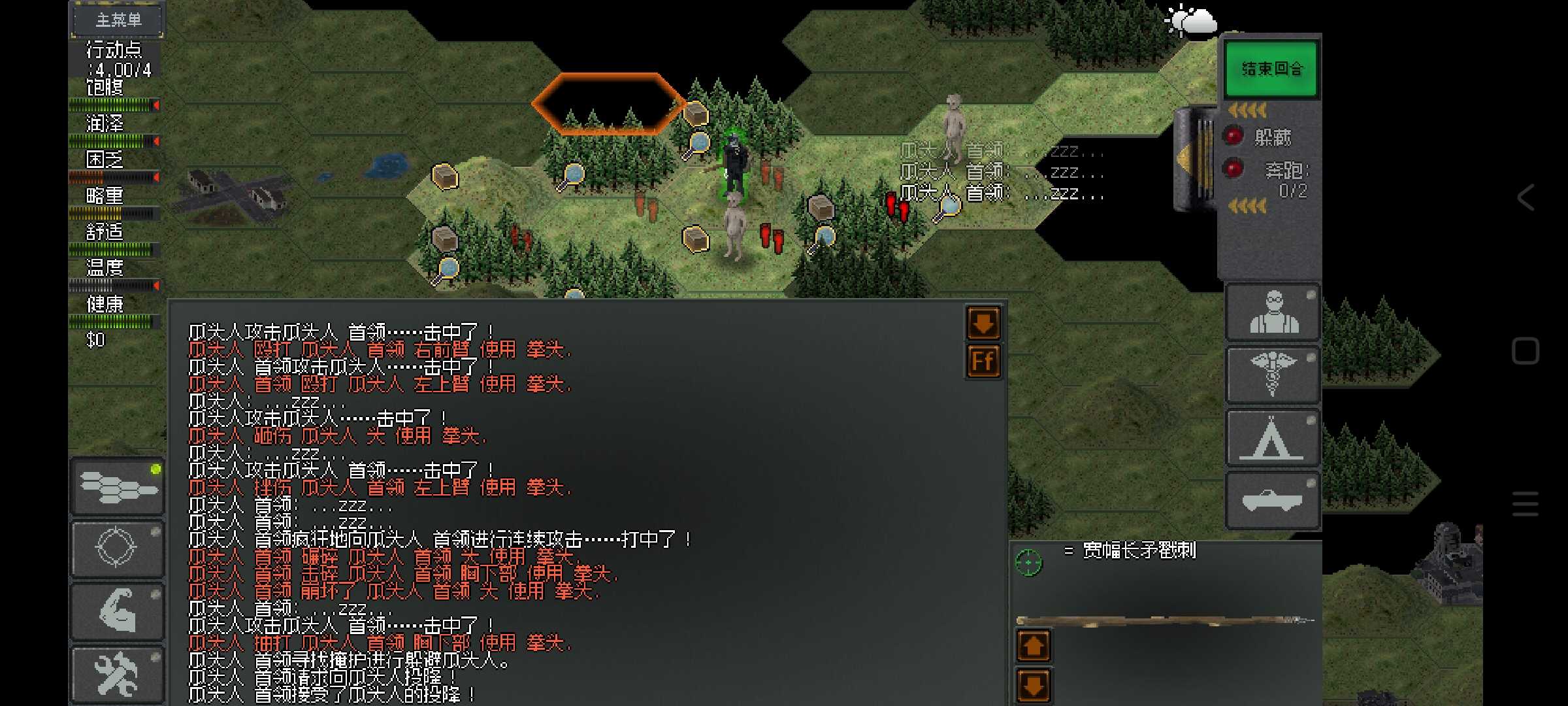The width and height of the screenshot is (1568, 706).
Task: Toggle the 奔跑 run mode
Action: click(1233, 169)
